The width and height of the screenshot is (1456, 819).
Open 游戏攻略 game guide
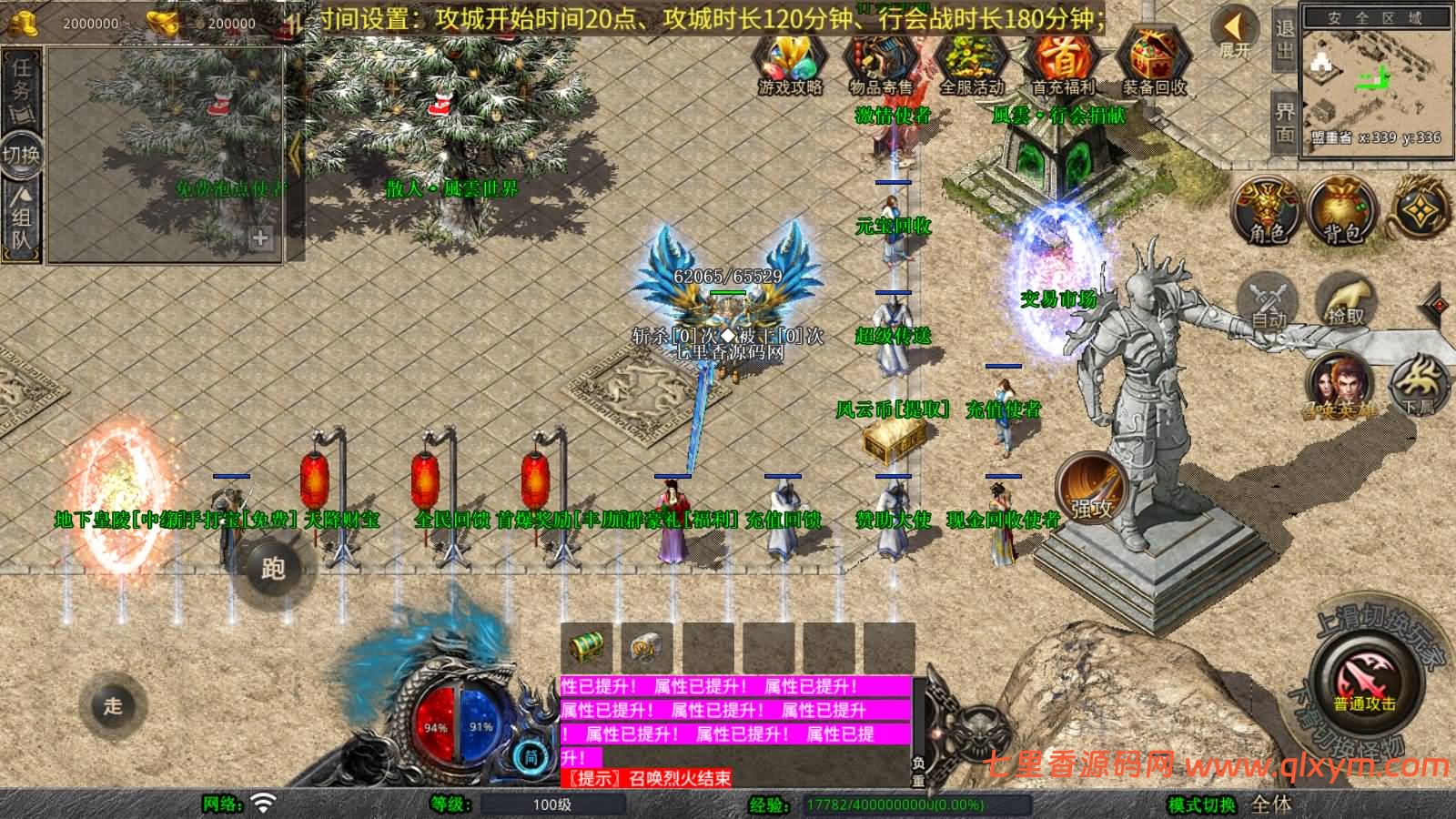(x=790, y=64)
